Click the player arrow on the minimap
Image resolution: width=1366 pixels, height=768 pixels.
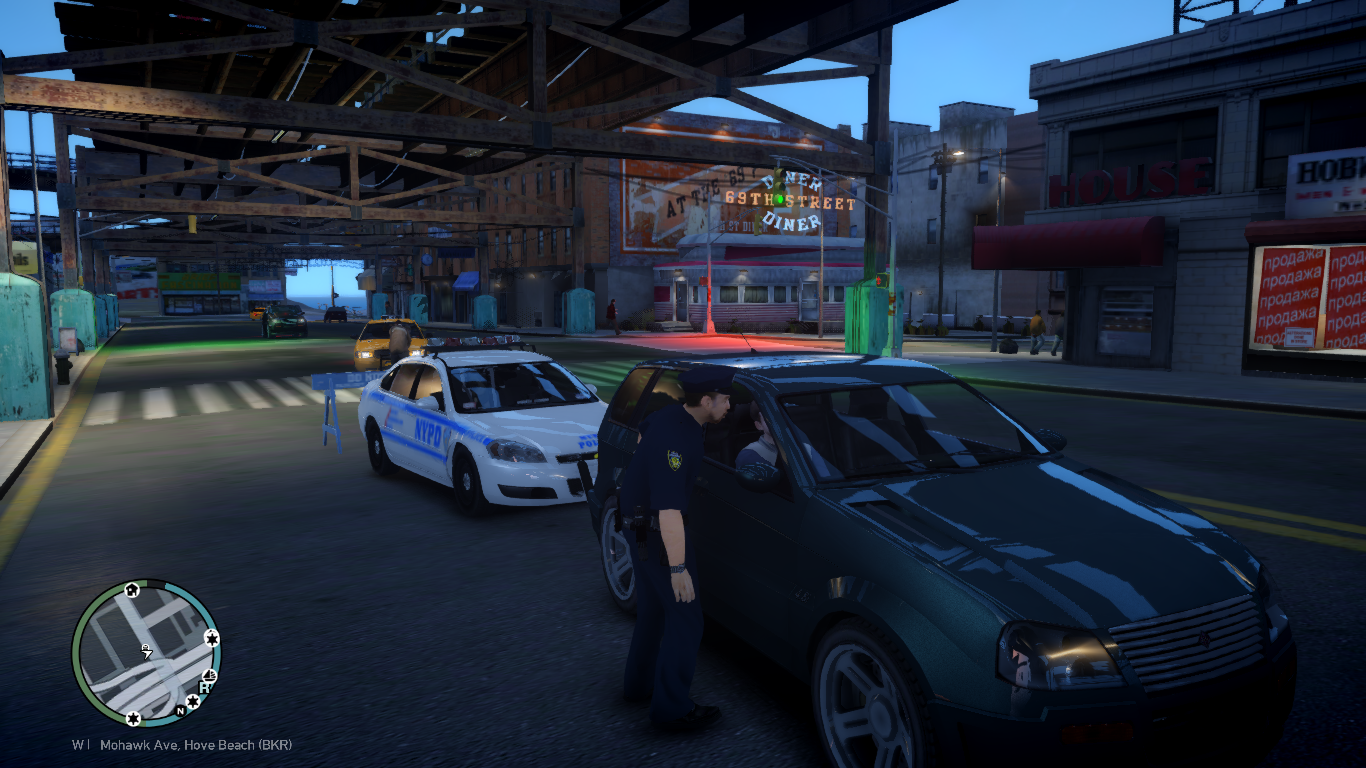[x=146, y=652]
